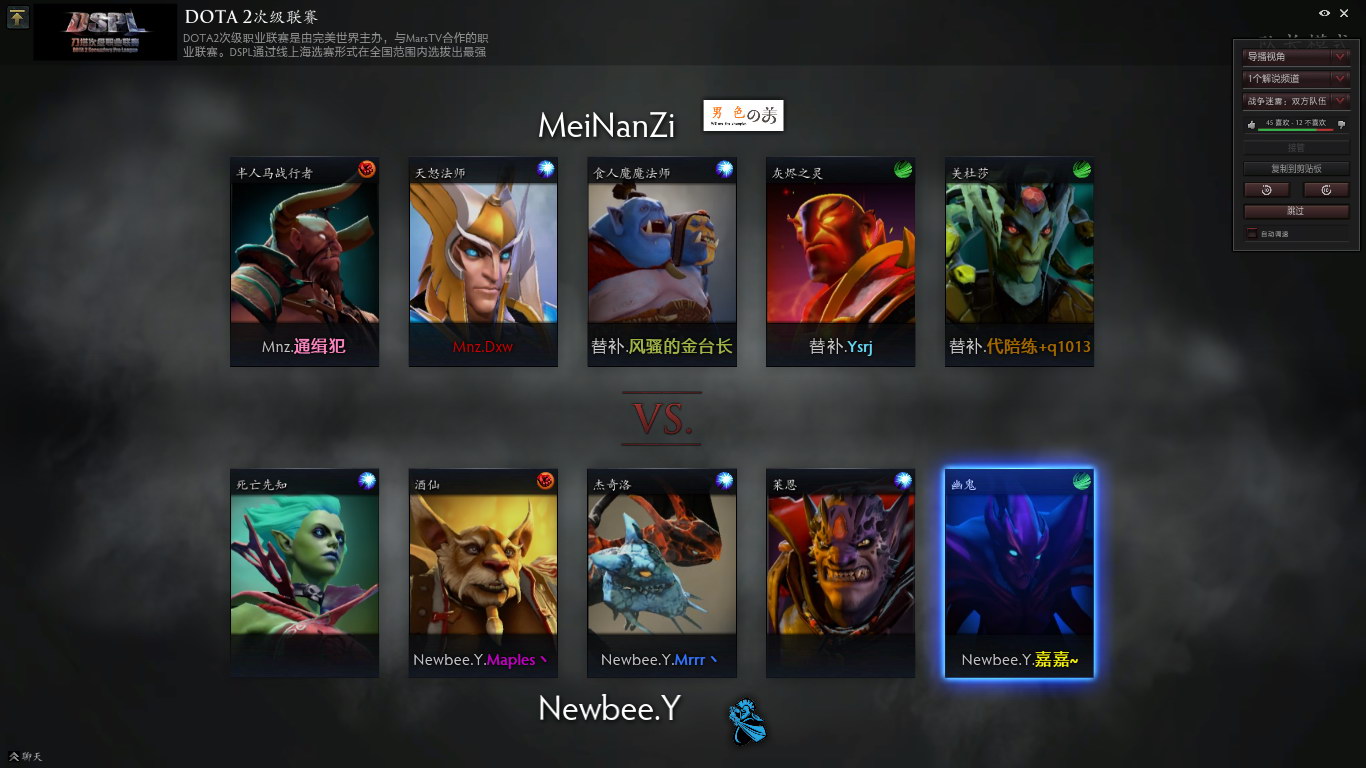Open the 聊天 chat box
This screenshot has width=1366, height=768.
click(26, 756)
